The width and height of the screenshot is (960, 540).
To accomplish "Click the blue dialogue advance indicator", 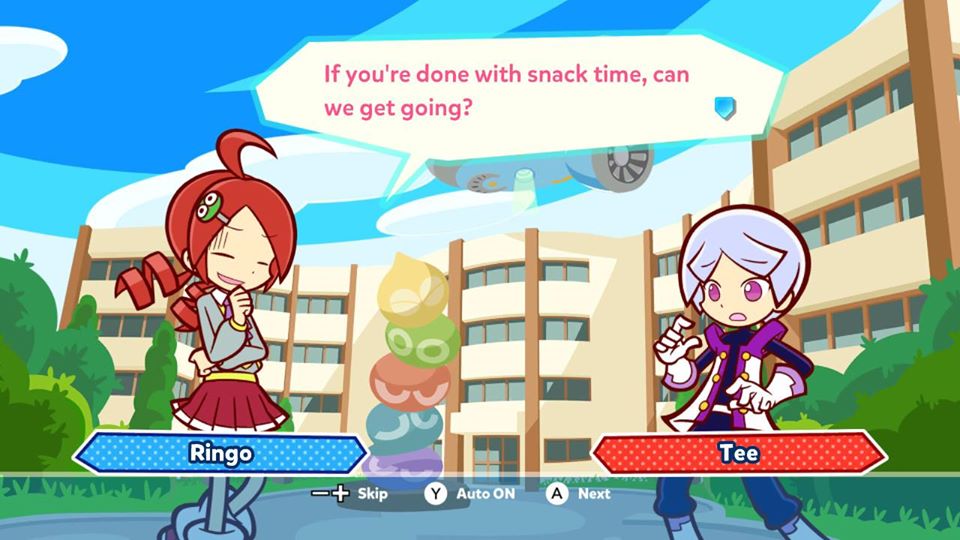I will point(725,107).
